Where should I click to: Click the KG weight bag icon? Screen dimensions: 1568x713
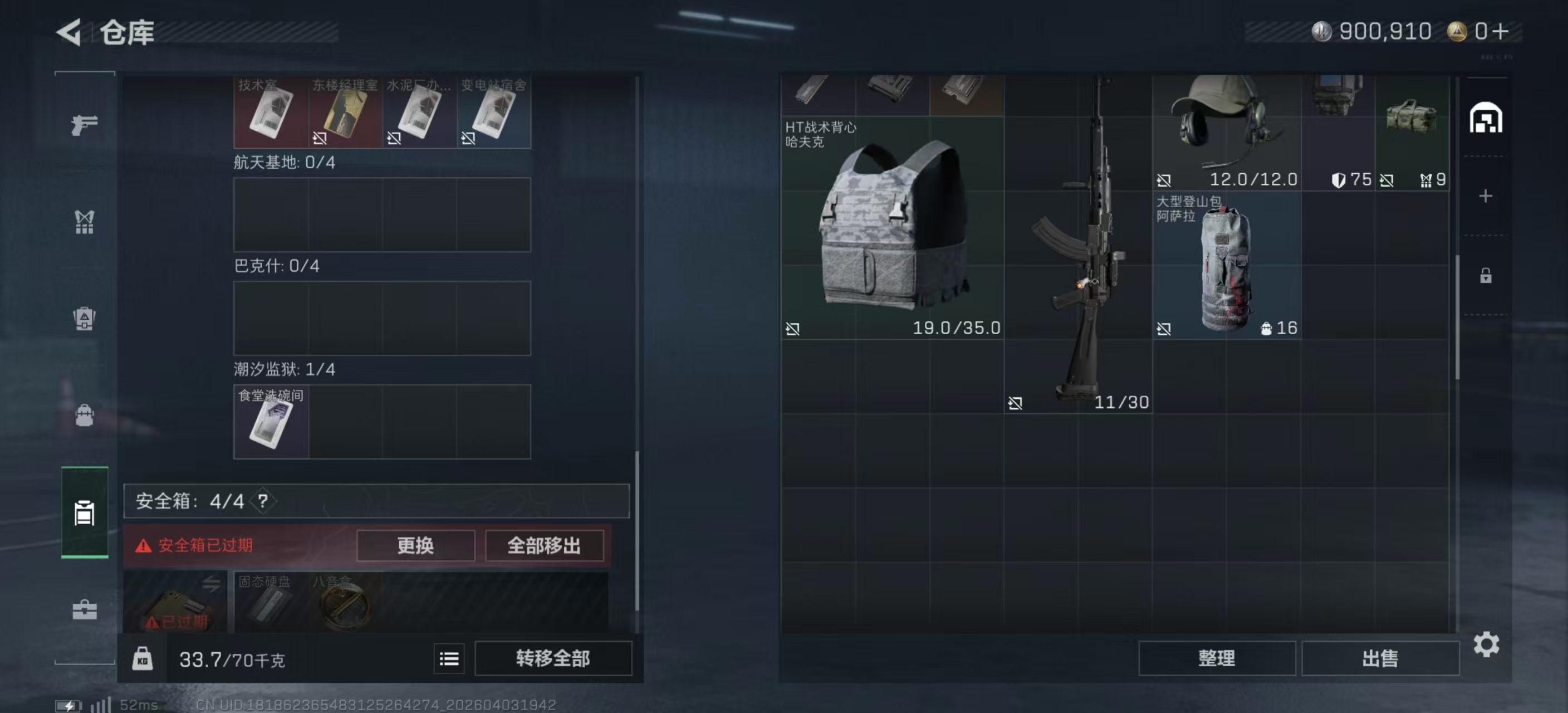[x=142, y=659]
